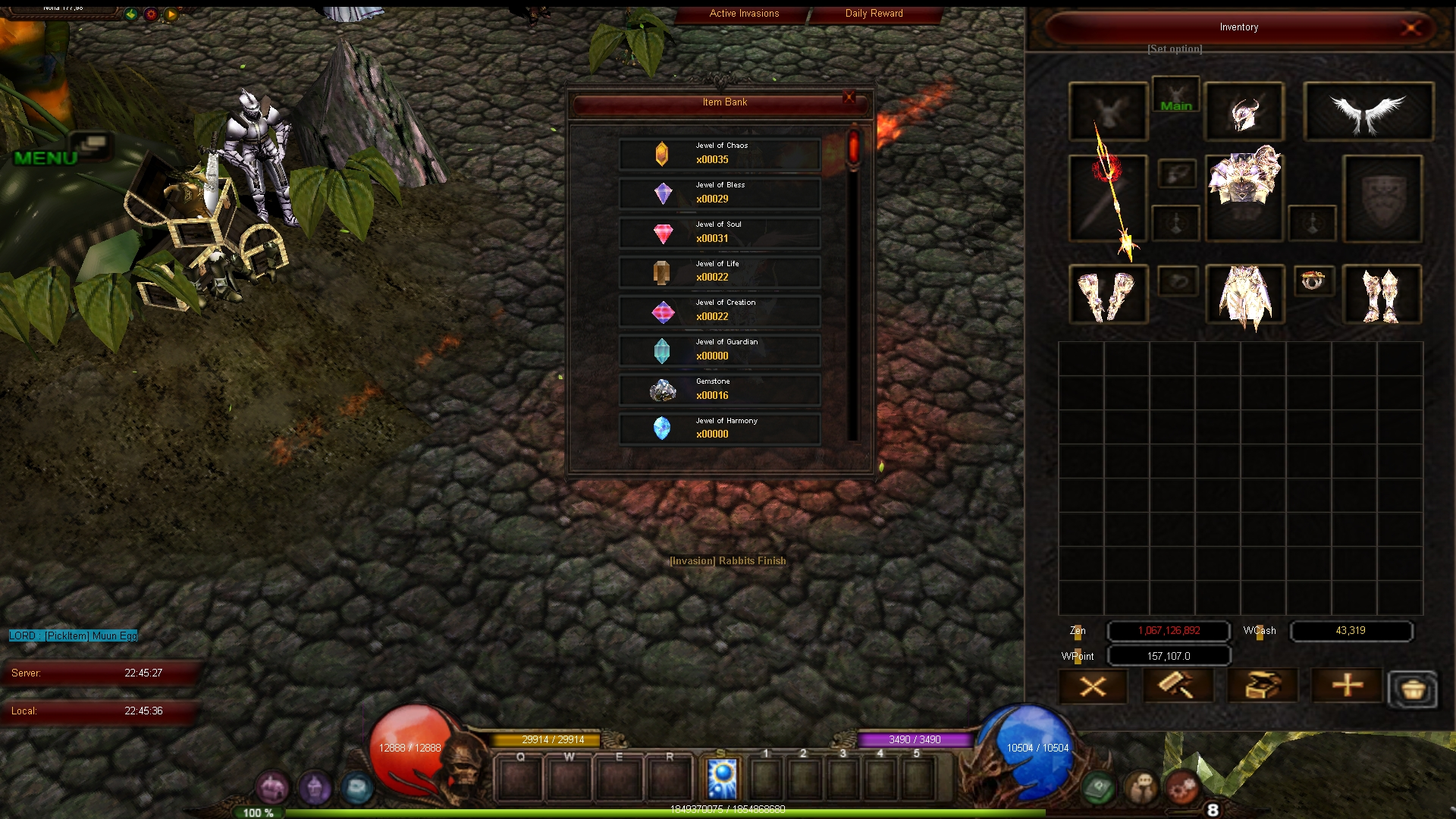The image size is (1456, 819).
Task: Open the Daily Reward menu
Action: [873, 13]
